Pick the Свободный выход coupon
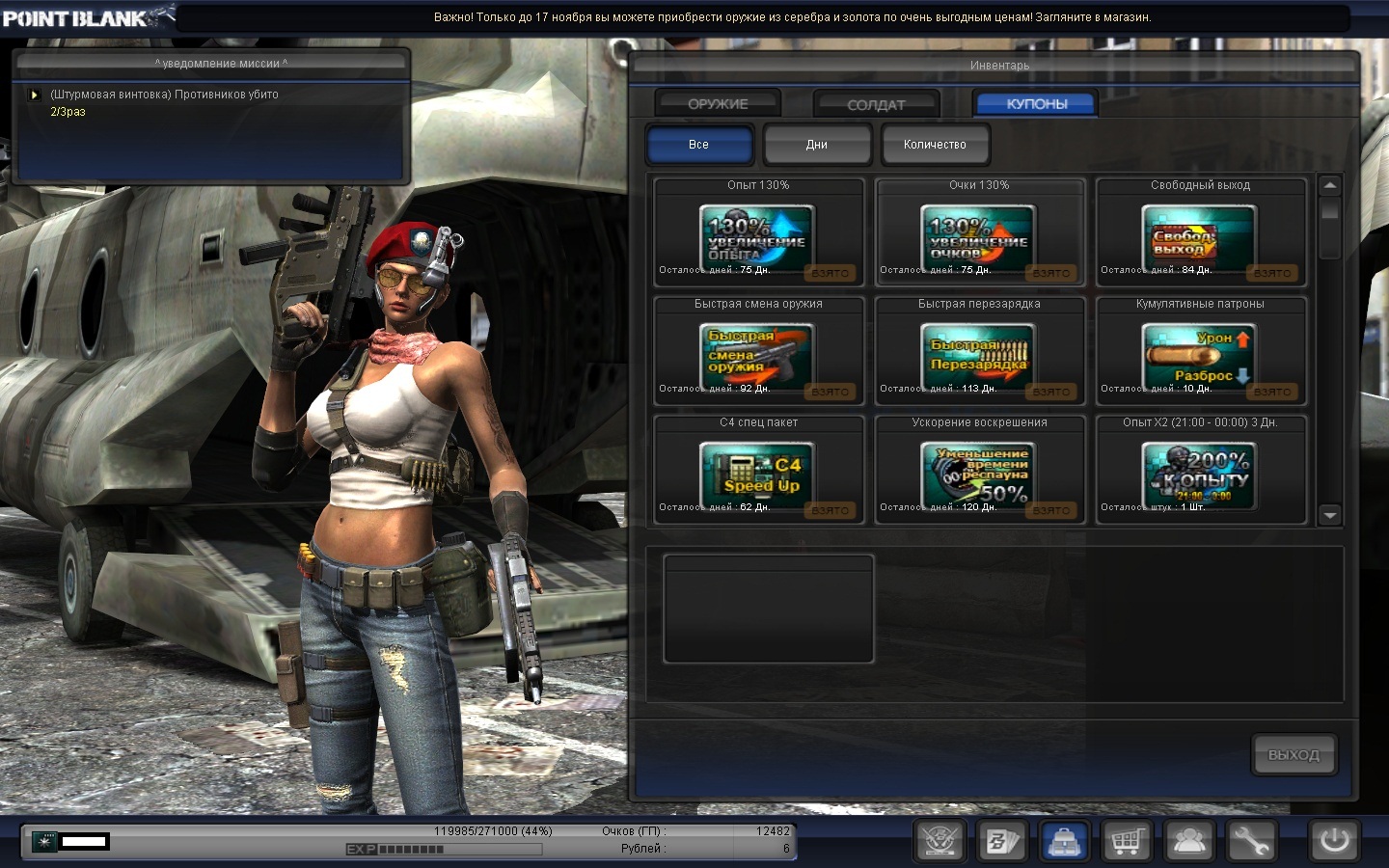 1200,235
